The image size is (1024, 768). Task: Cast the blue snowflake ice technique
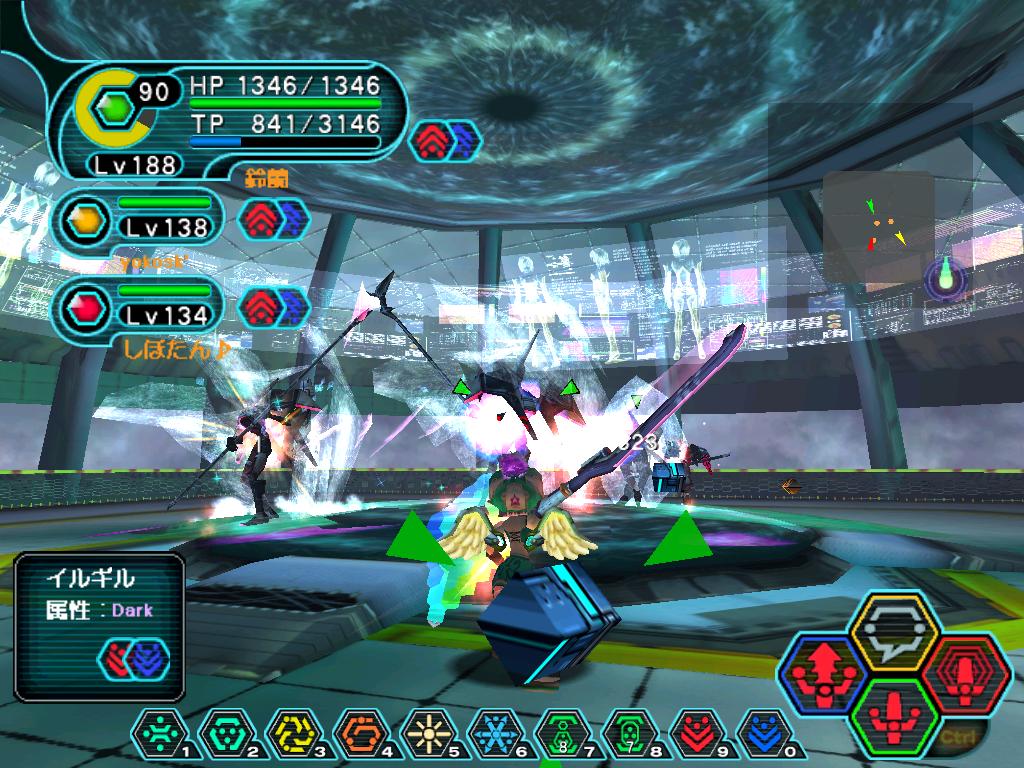pyautogui.click(x=496, y=732)
